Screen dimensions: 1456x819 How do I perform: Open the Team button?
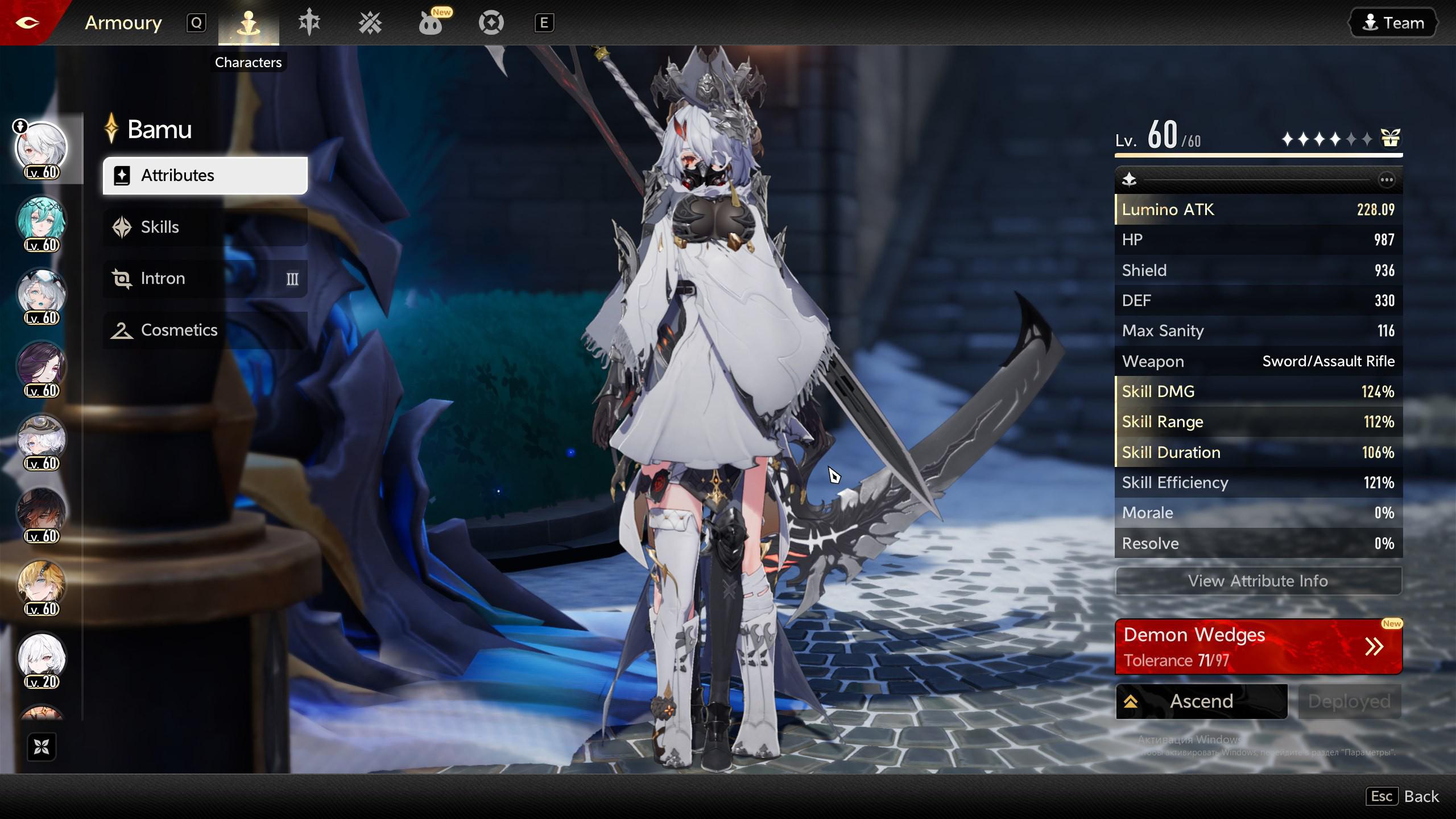[1393, 23]
